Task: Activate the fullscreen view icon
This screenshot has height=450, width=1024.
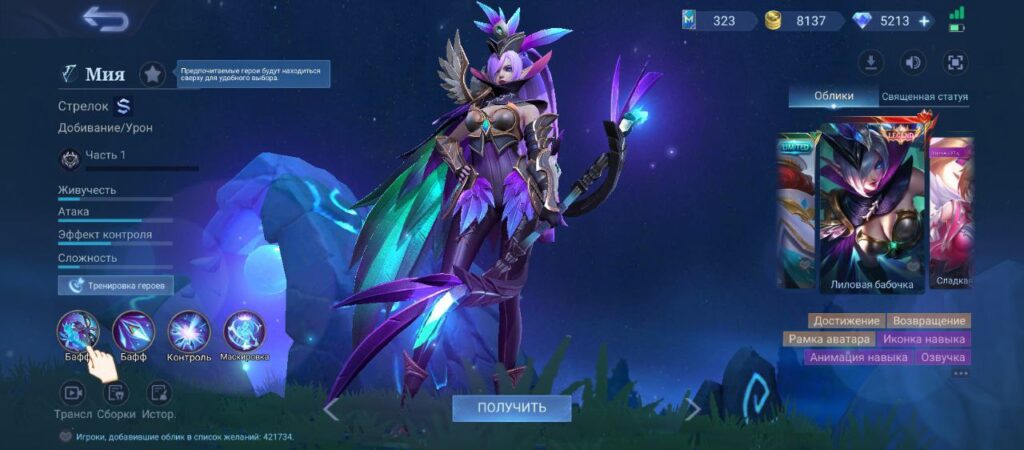Action: [x=955, y=62]
